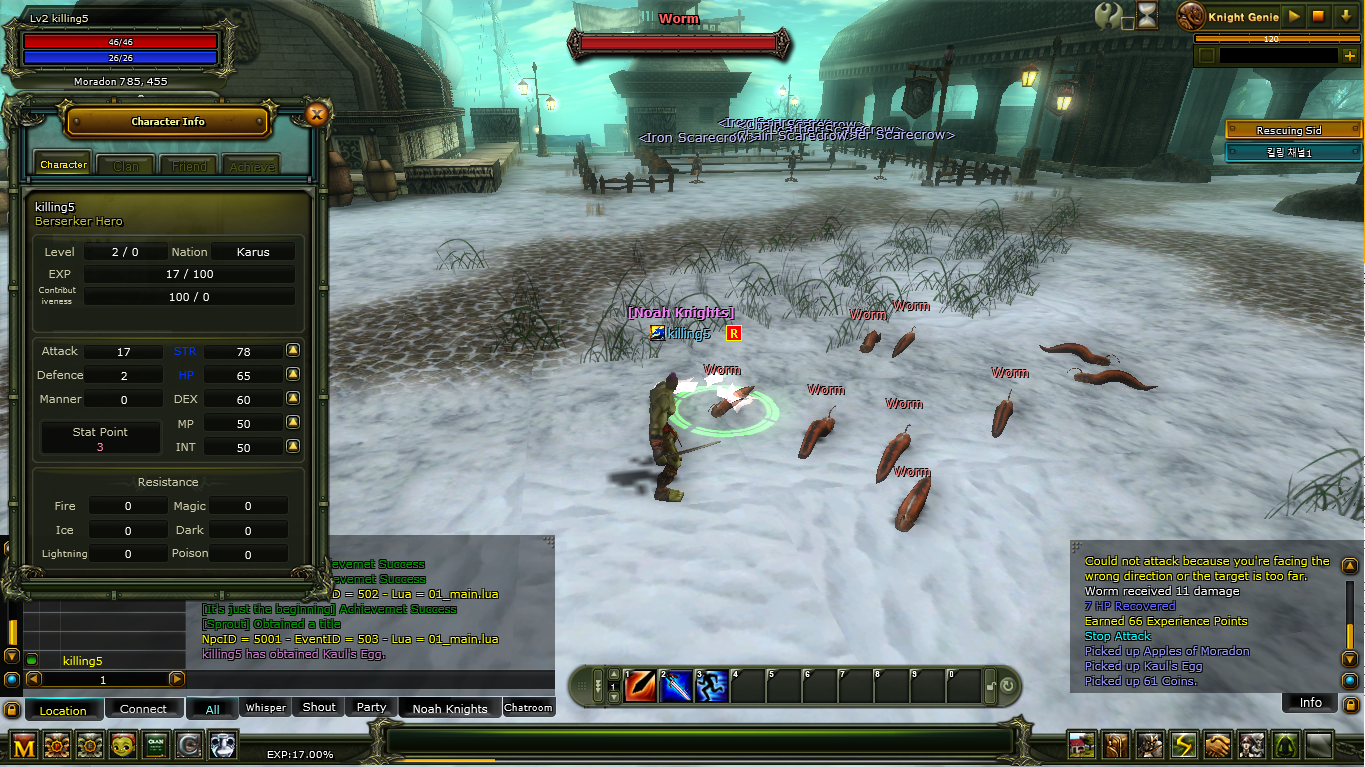
Task: Click the orange M menu icon
Action: click(x=24, y=745)
